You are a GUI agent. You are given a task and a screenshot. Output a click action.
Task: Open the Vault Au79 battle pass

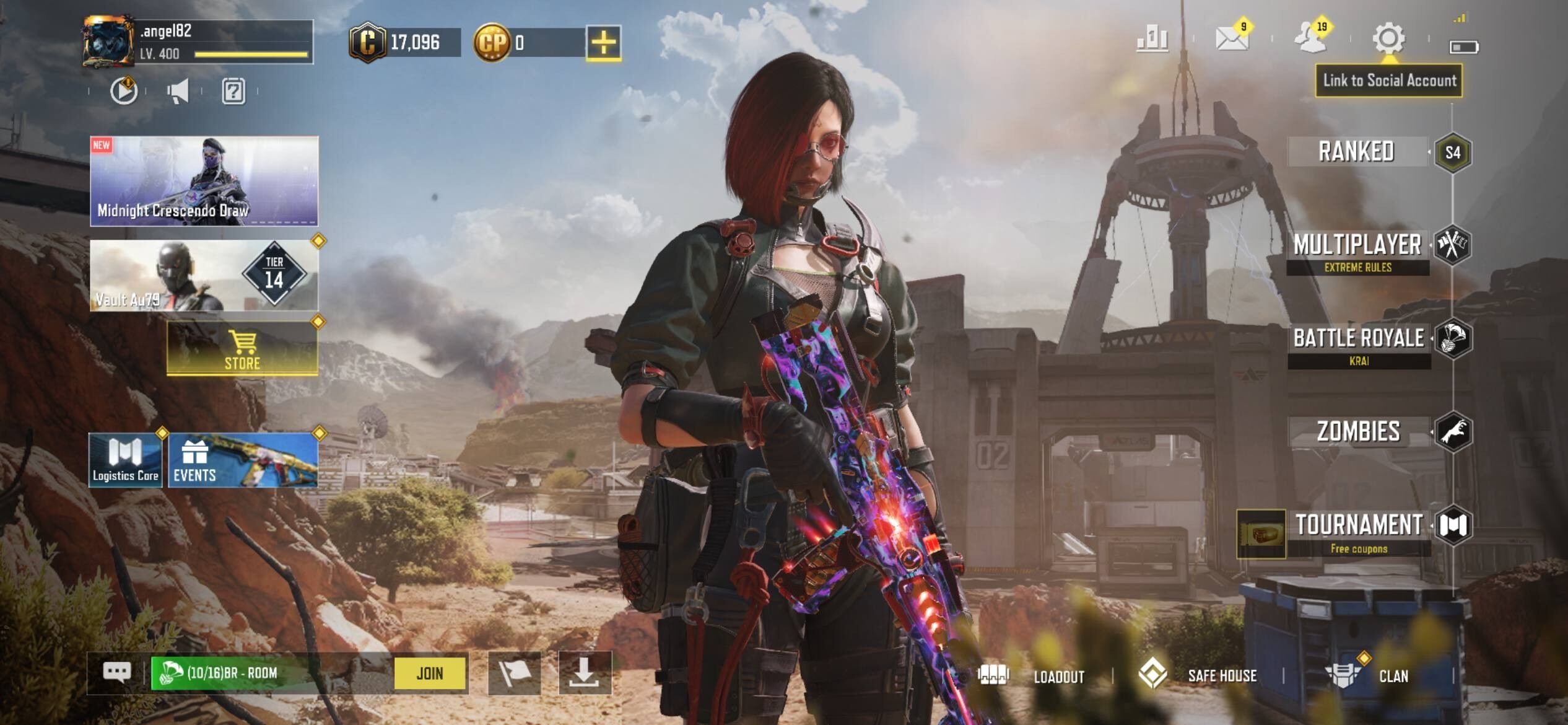point(204,276)
